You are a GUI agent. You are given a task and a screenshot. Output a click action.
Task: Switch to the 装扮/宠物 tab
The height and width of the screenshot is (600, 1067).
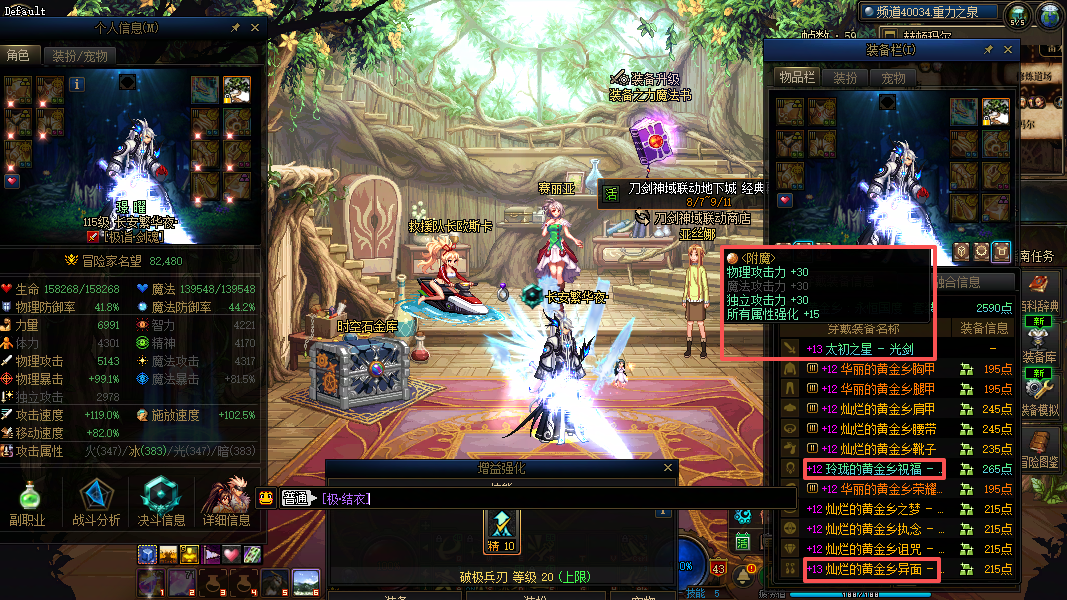point(81,56)
